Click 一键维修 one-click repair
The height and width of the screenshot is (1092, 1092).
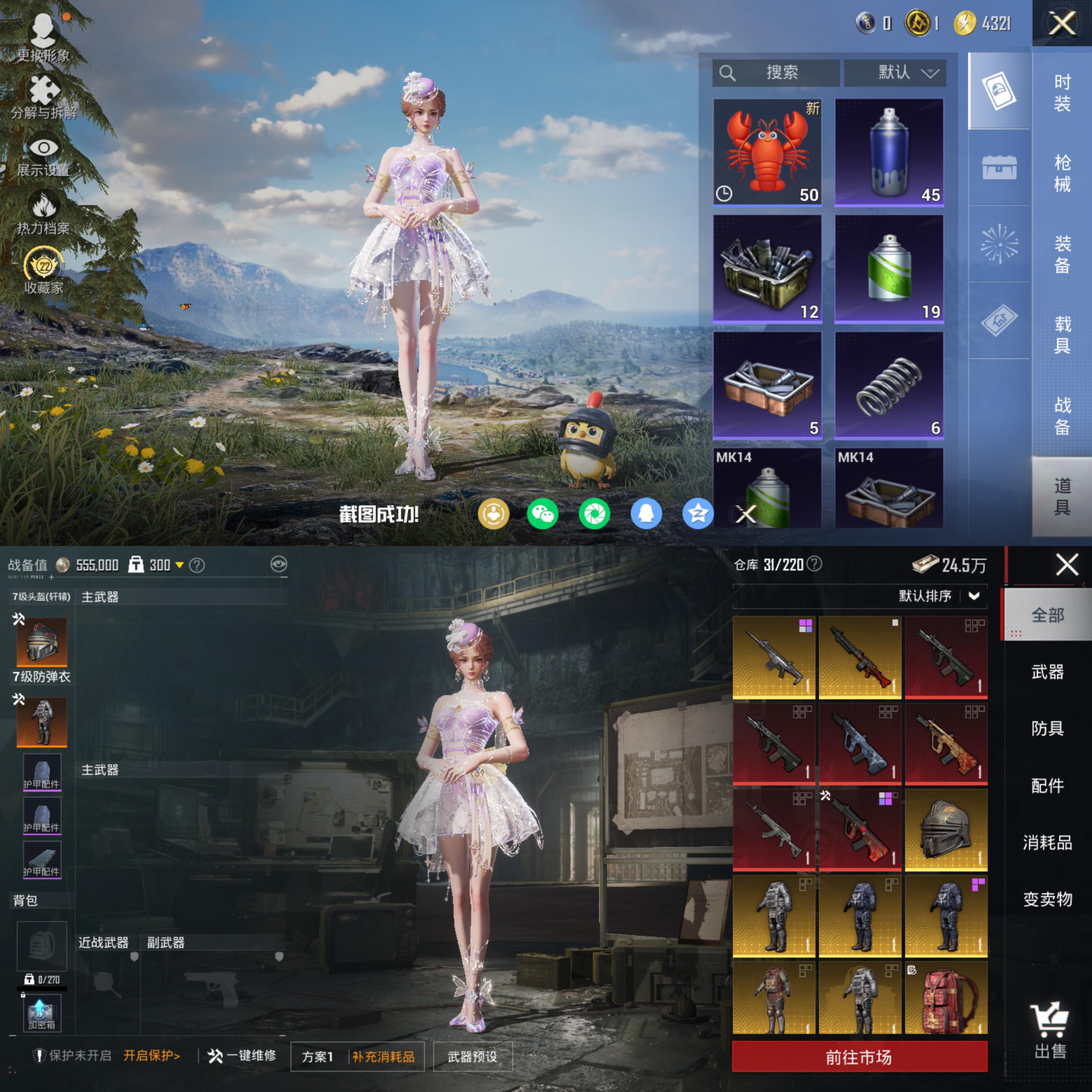point(242,1056)
